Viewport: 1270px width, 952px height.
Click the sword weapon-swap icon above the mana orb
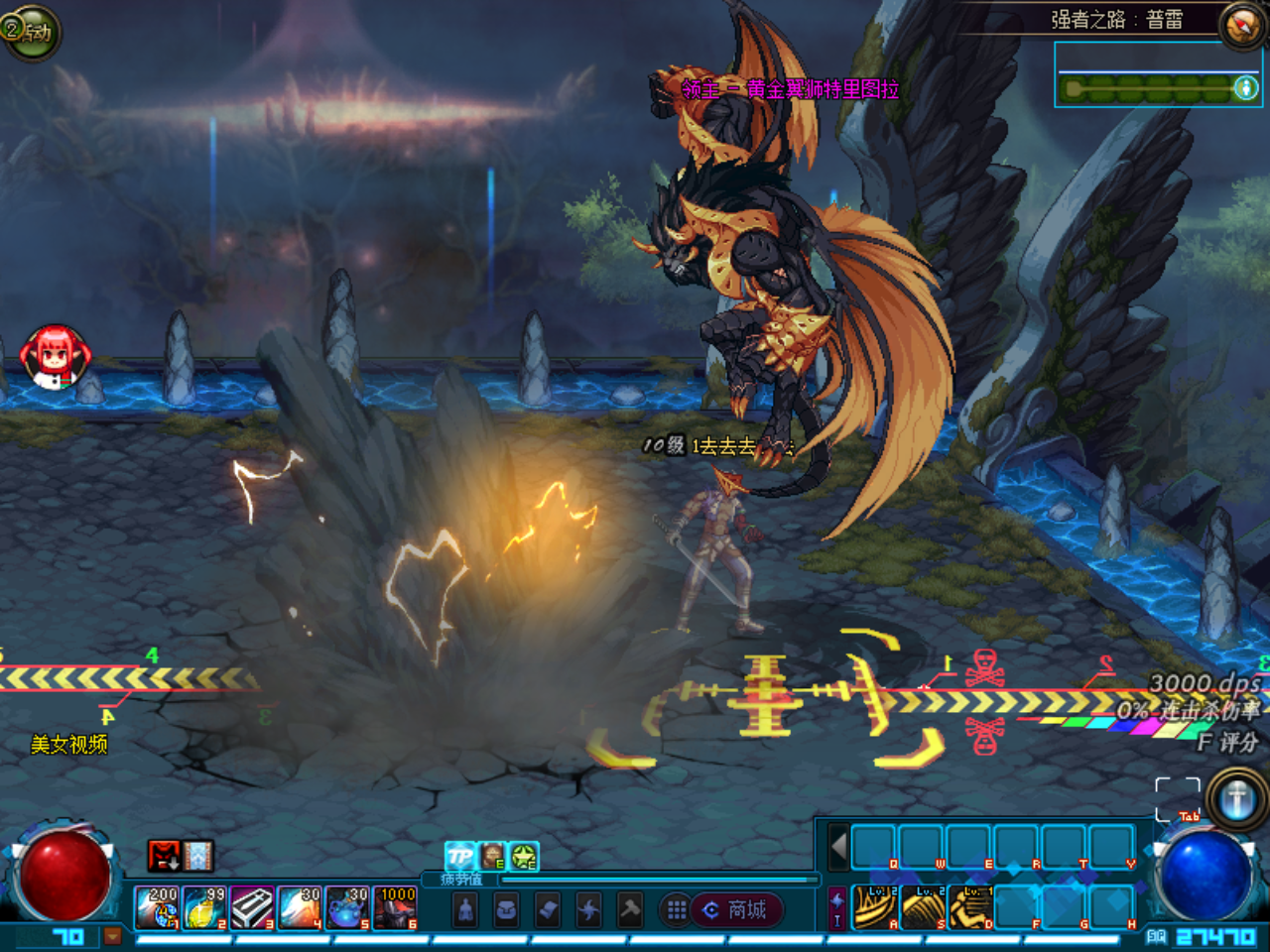1236,798
